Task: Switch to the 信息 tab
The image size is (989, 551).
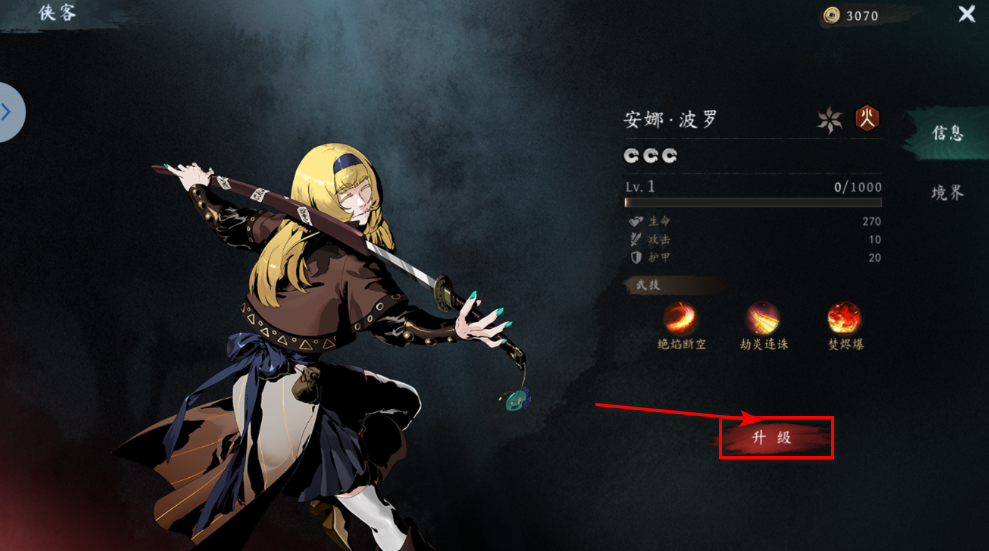Action: [946, 133]
